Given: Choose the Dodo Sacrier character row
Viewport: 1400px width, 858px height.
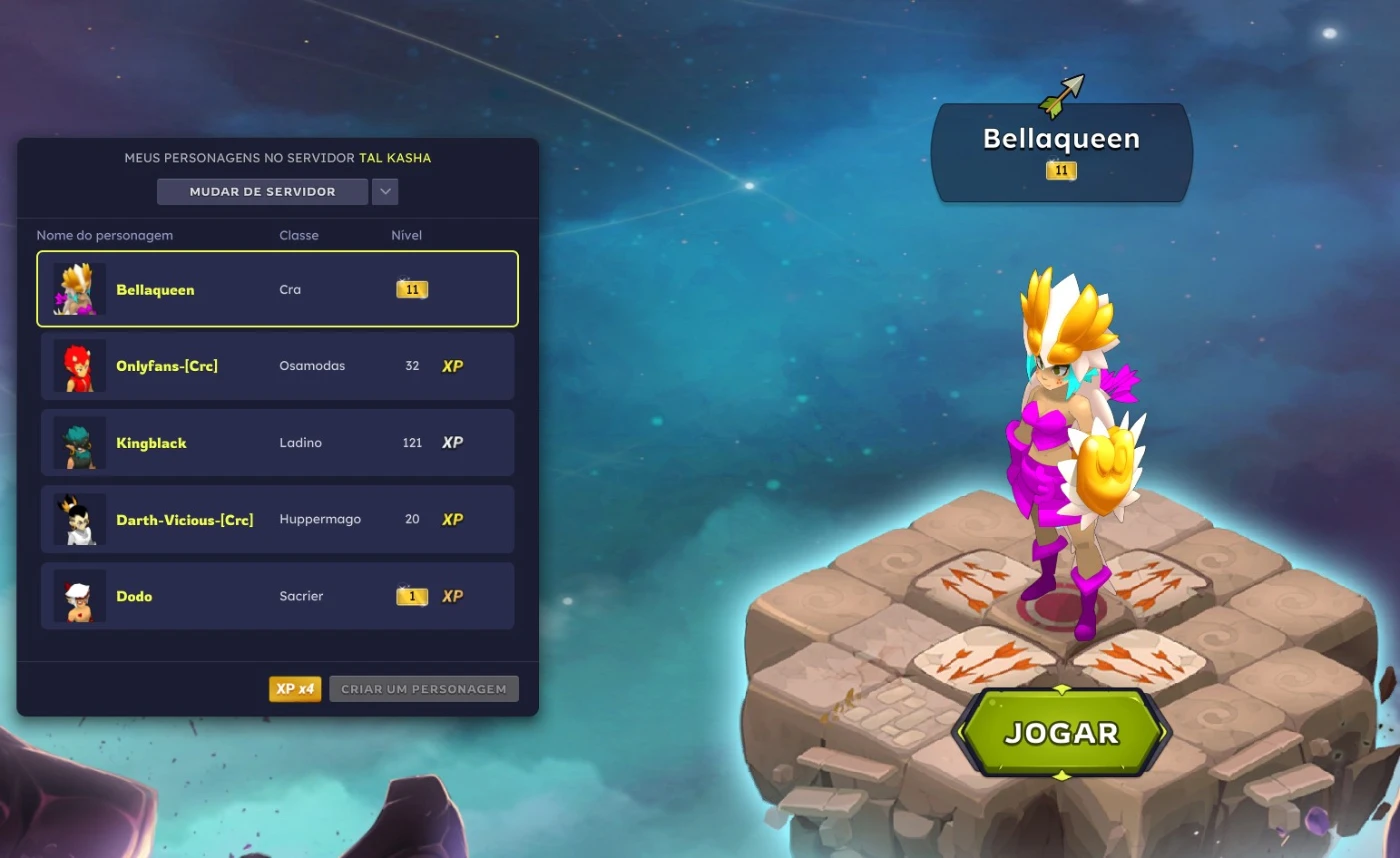Looking at the screenshot, I should tap(277, 597).
